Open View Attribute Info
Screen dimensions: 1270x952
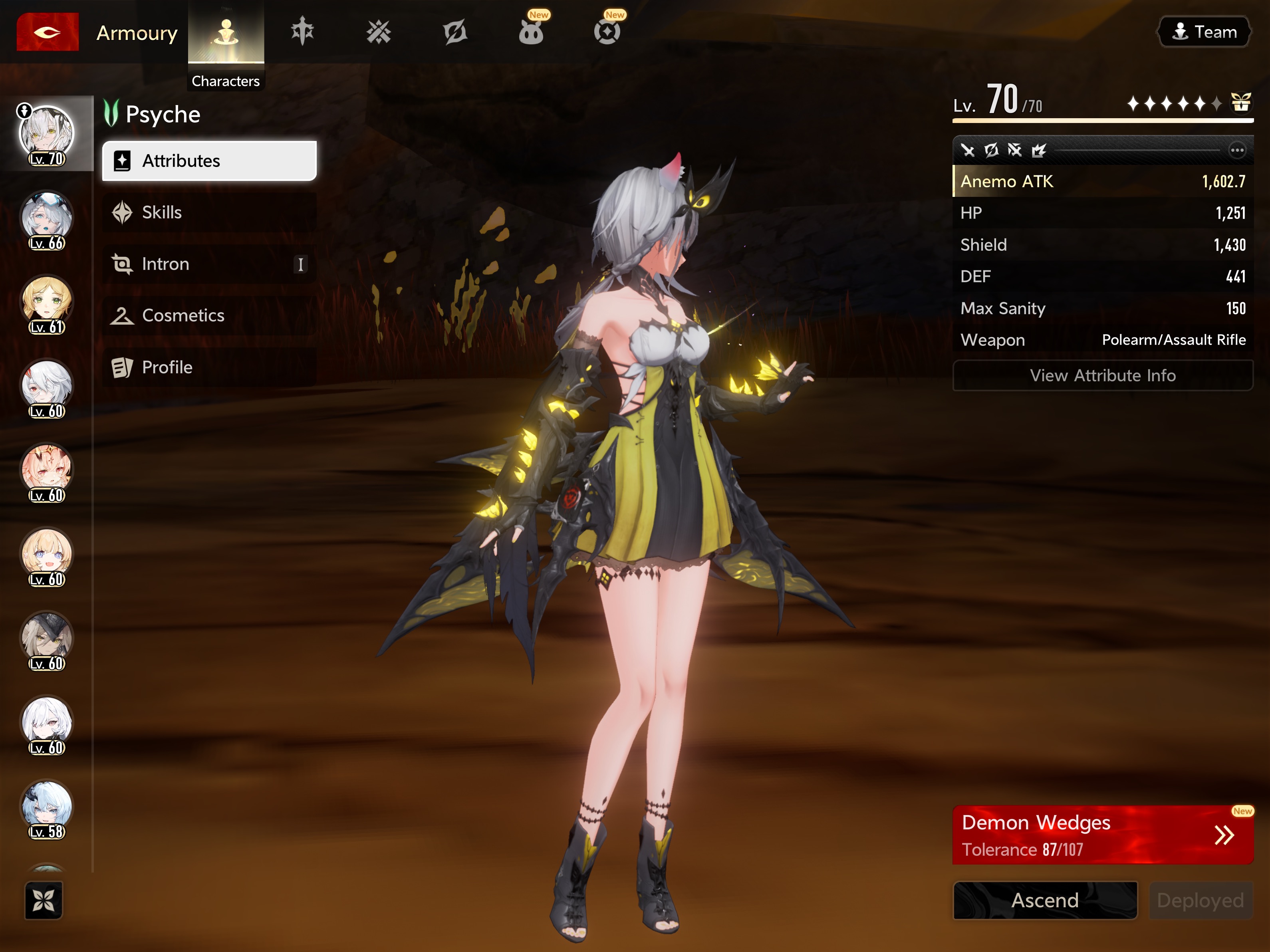point(1102,375)
